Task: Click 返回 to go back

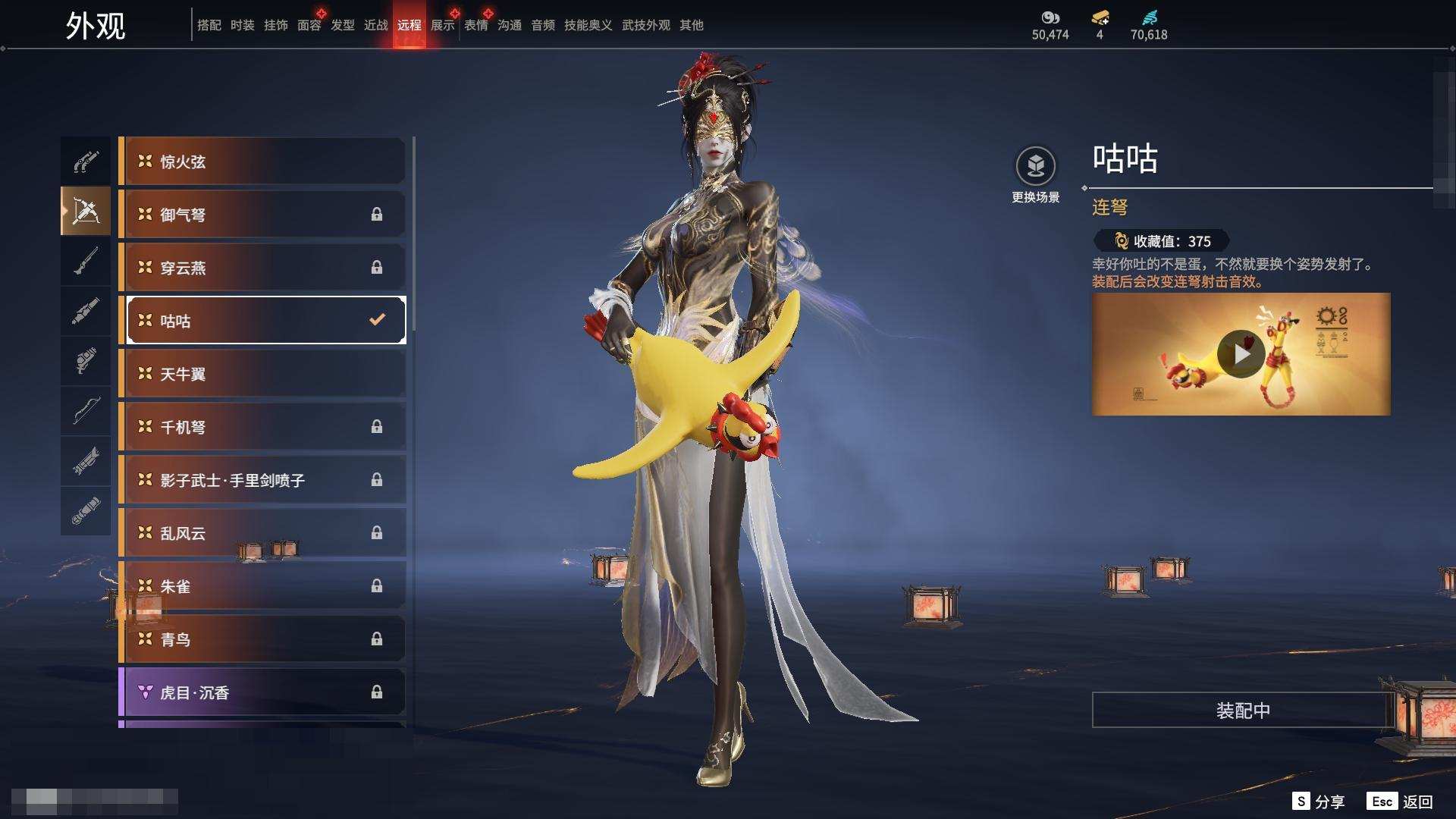Action: click(x=1401, y=802)
